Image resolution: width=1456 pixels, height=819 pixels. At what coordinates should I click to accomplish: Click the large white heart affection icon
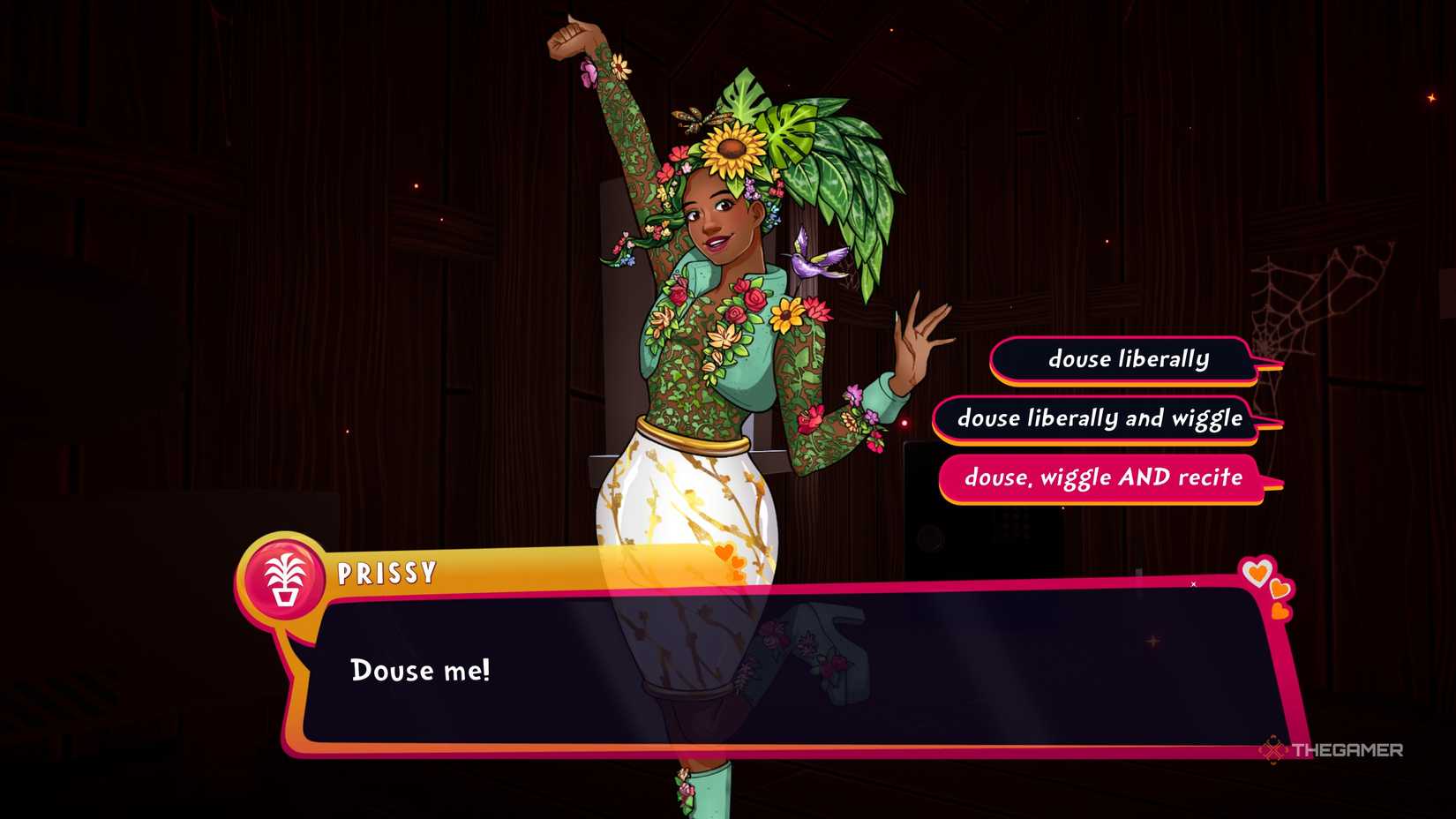pos(1257,572)
